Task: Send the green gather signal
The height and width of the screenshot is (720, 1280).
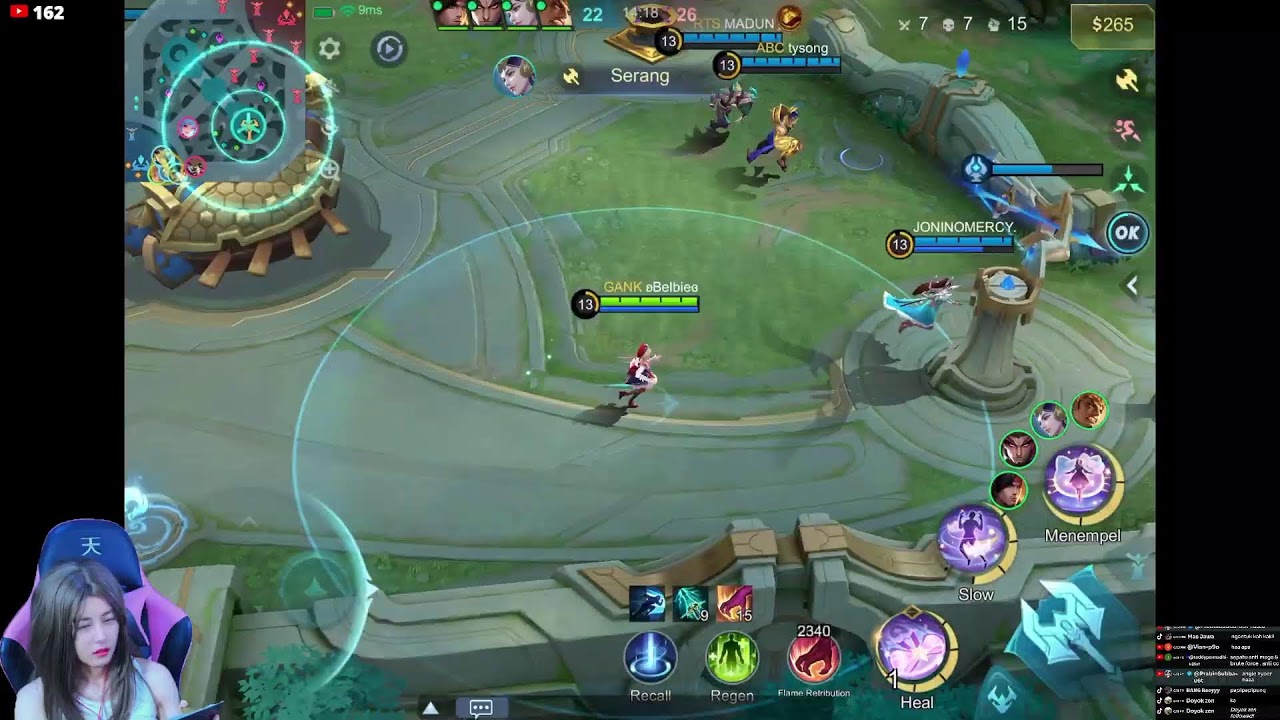Action: tap(1127, 180)
